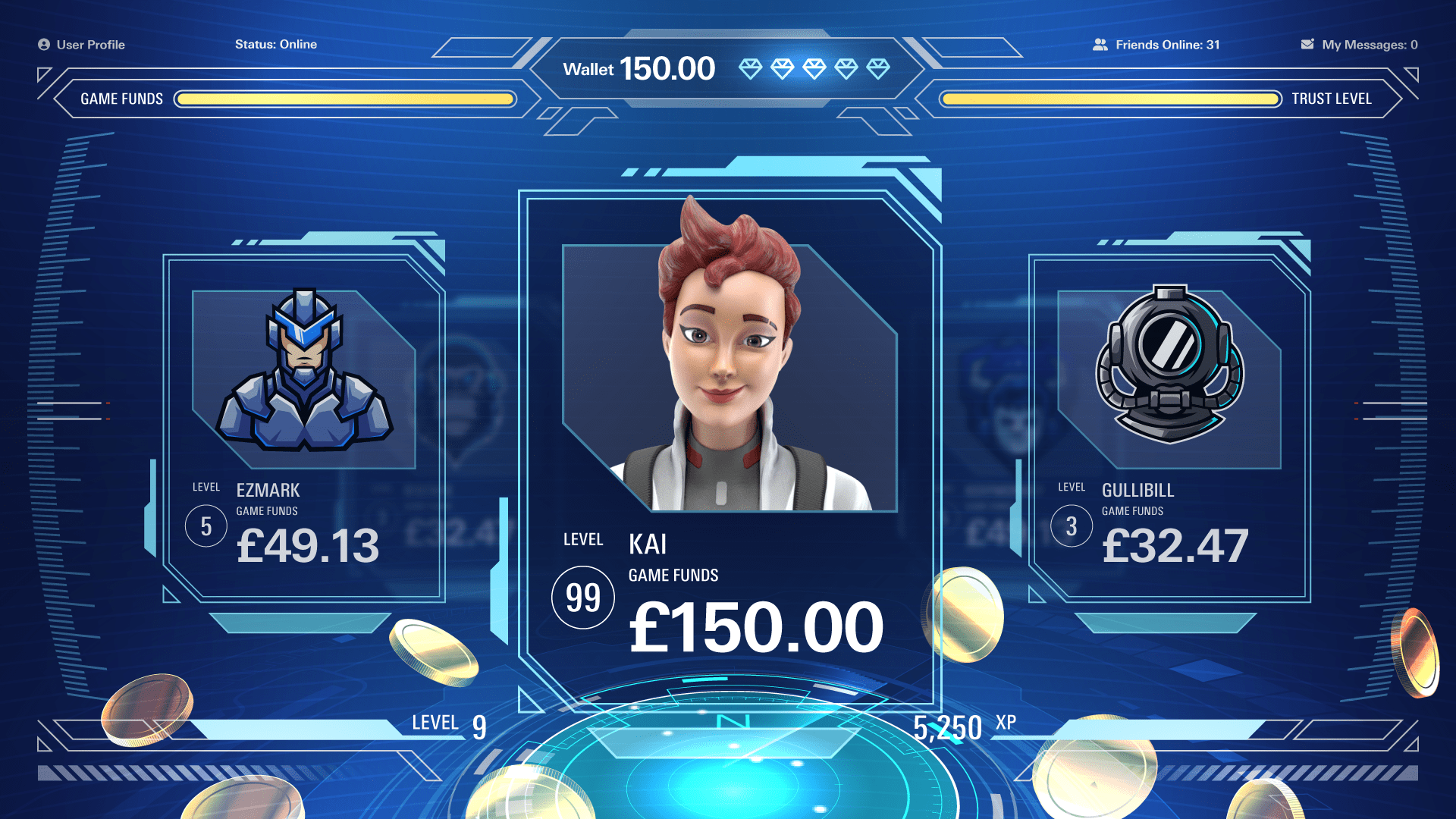Click the last diamond icon in the row
Viewport: 1456px width, 819px height.
coord(877,68)
